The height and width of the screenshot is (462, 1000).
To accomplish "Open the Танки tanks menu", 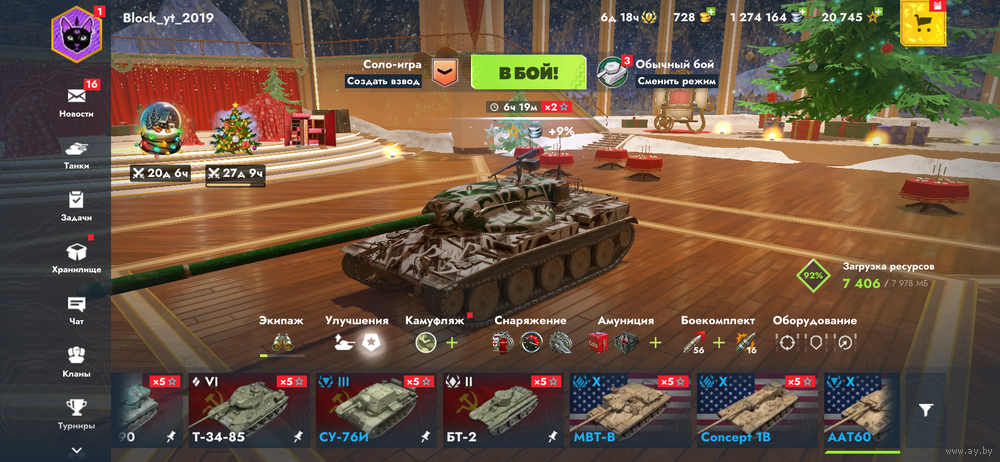I will (77, 152).
